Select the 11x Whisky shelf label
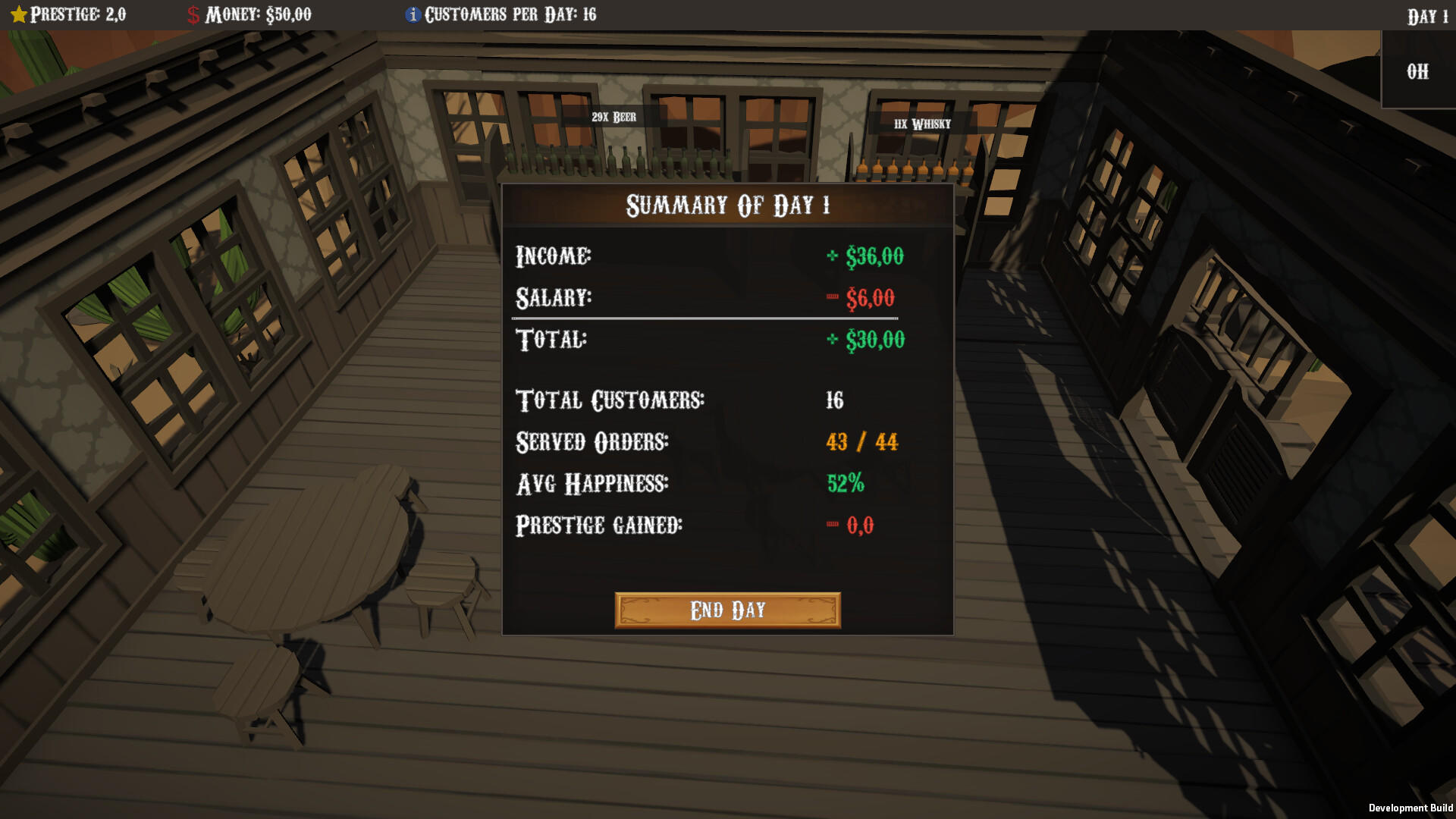 pos(921,123)
